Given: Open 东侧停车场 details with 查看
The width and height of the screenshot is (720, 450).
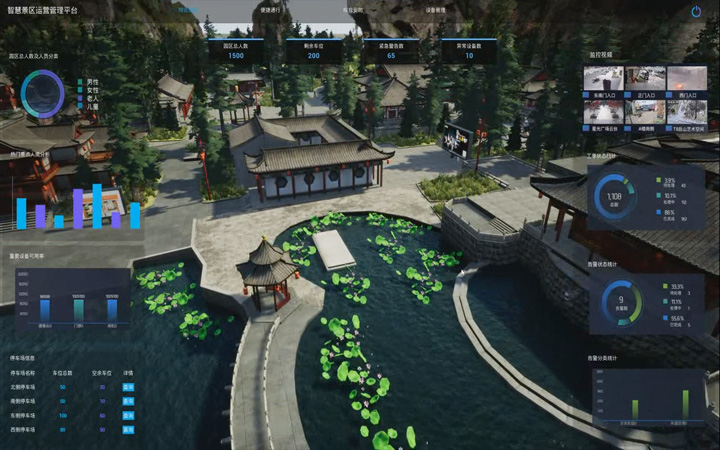Looking at the screenshot, I should click(128, 414).
